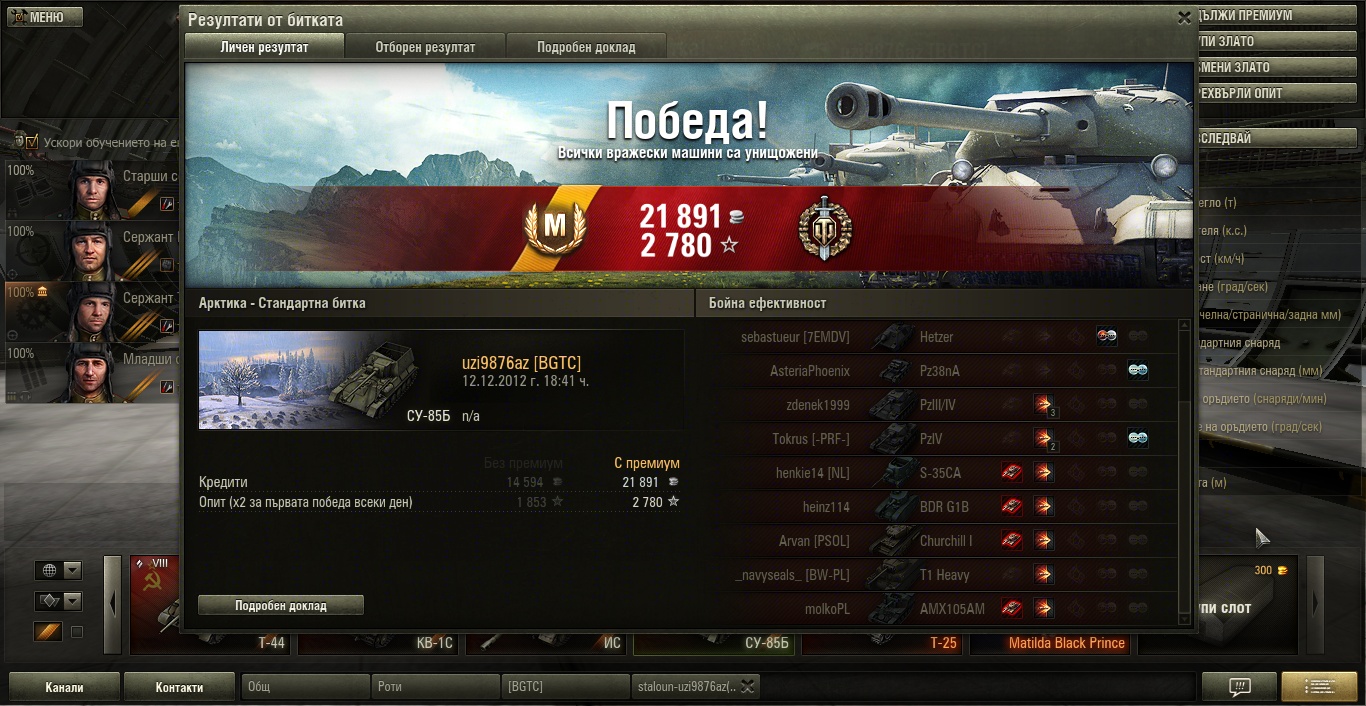The width and height of the screenshot is (1366, 706).
Task: Click the Подробен доклад button below credits
Action: [281, 605]
